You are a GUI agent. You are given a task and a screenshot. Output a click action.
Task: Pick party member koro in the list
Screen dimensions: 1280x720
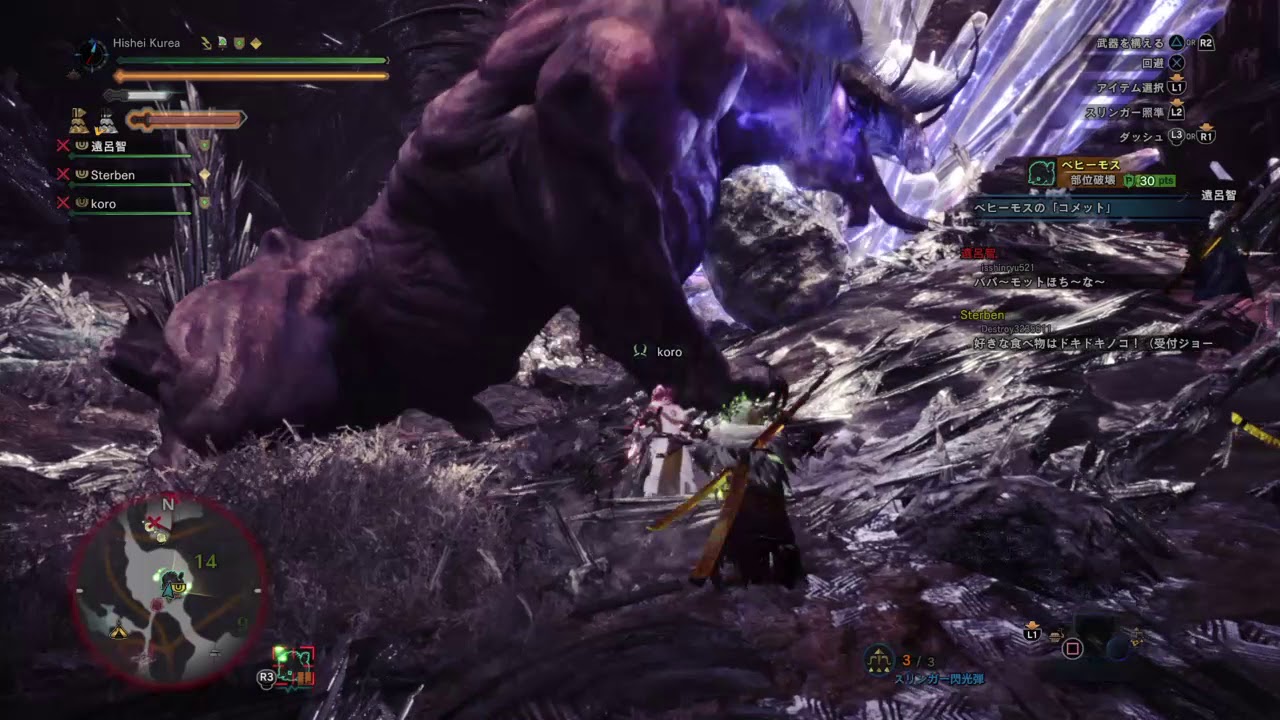point(103,204)
